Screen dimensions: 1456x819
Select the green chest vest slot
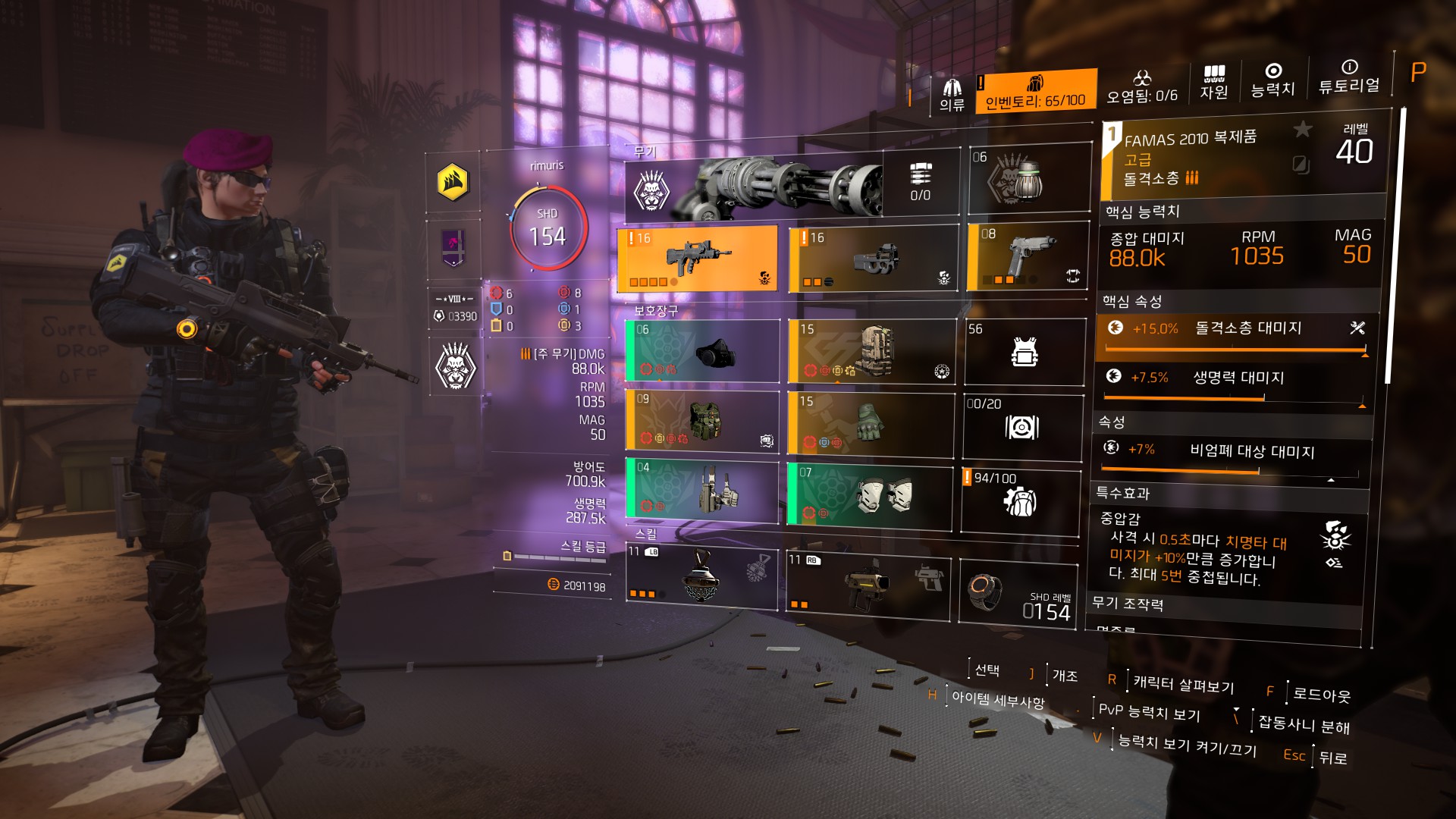click(702, 421)
